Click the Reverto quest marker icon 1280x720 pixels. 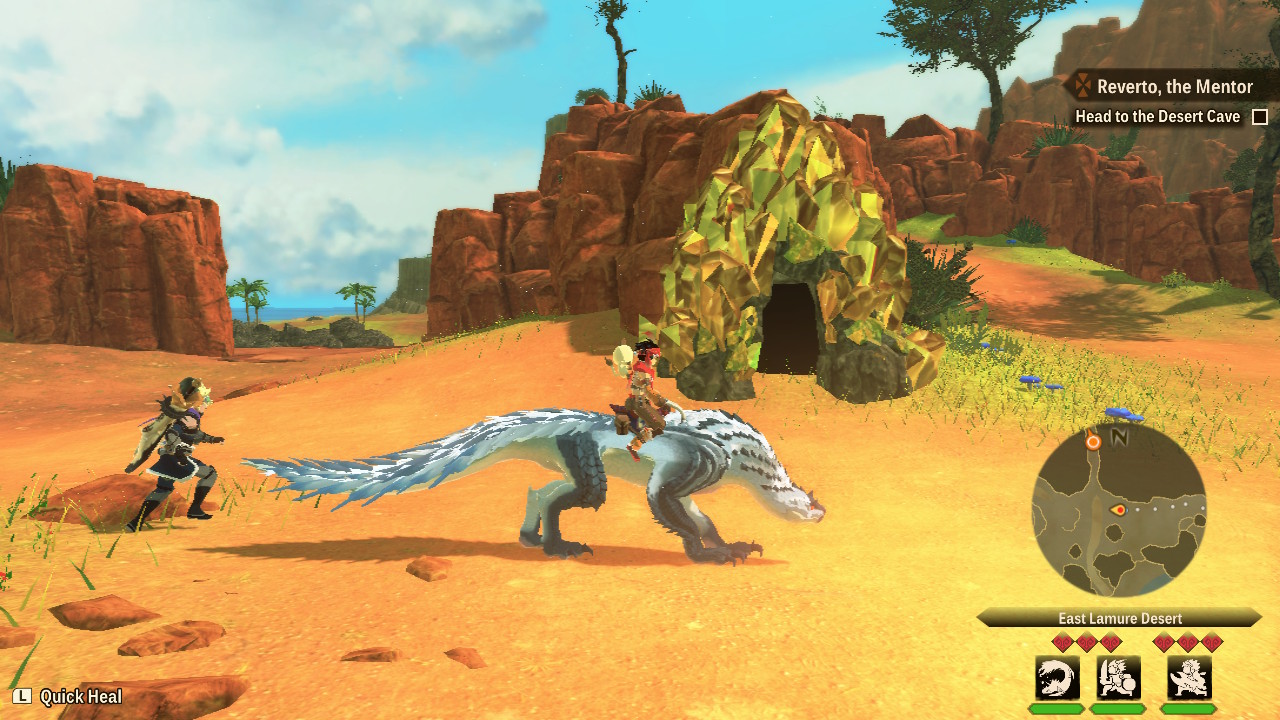[x=1082, y=86]
